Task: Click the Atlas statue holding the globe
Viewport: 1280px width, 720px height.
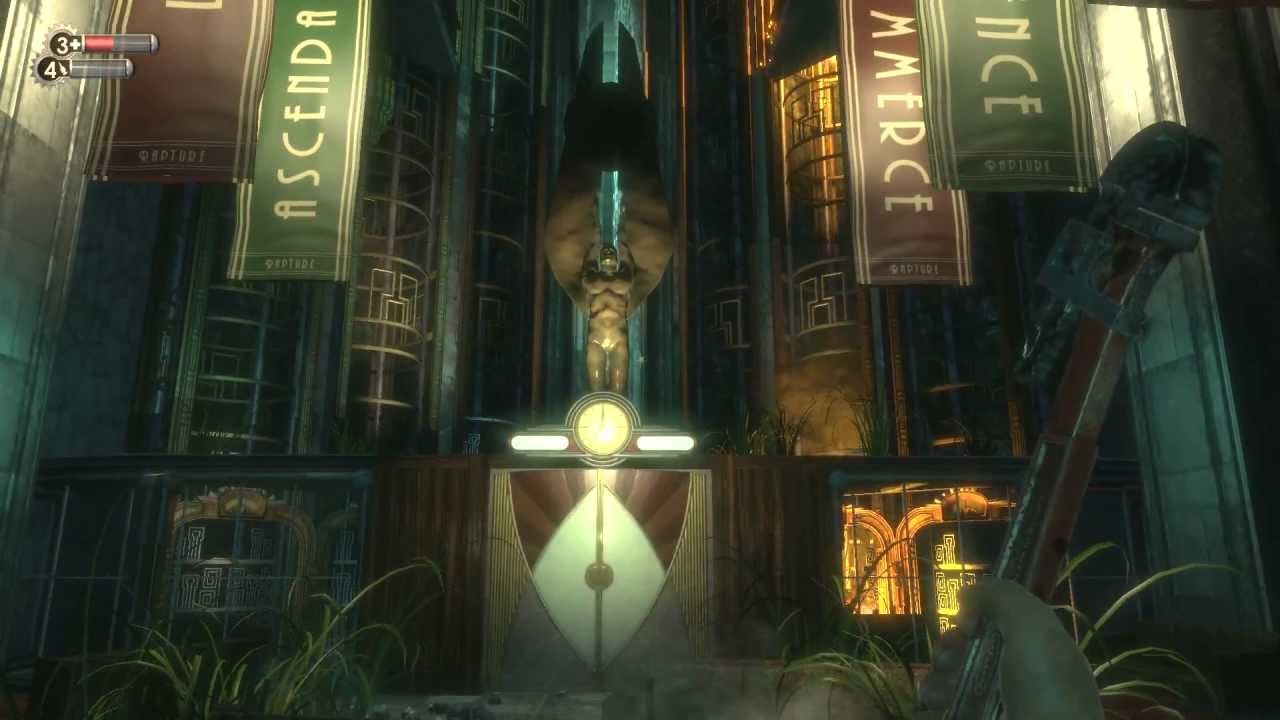Action: pyautogui.click(x=610, y=300)
